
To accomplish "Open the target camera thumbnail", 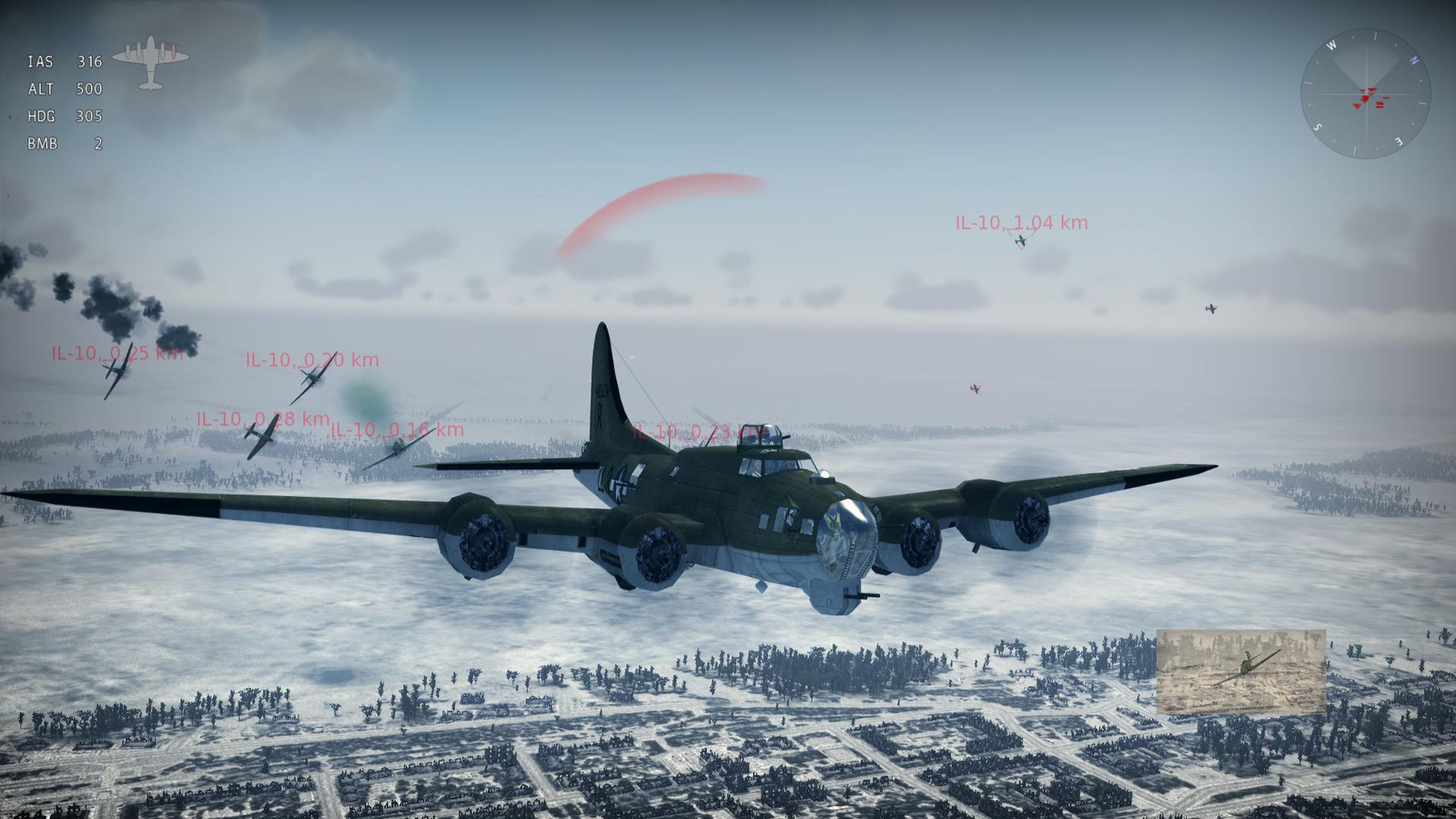I will pyautogui.click(x=1240, y=671).
